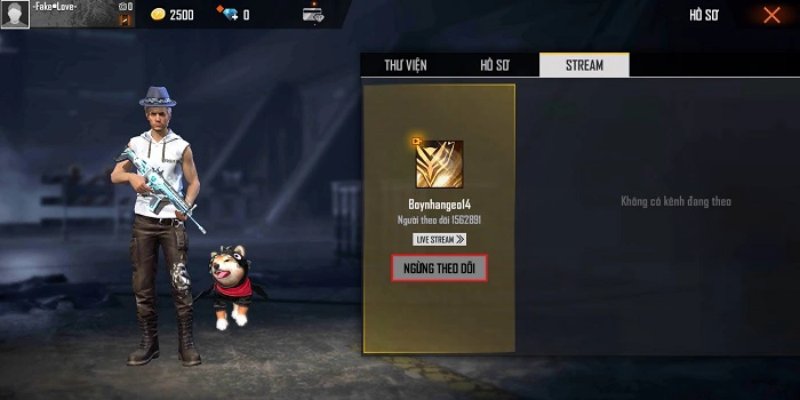Select the Boynhangeo14 streamer rank badge
The width and height of the screenshot is (800, 400).
(439, 163)
